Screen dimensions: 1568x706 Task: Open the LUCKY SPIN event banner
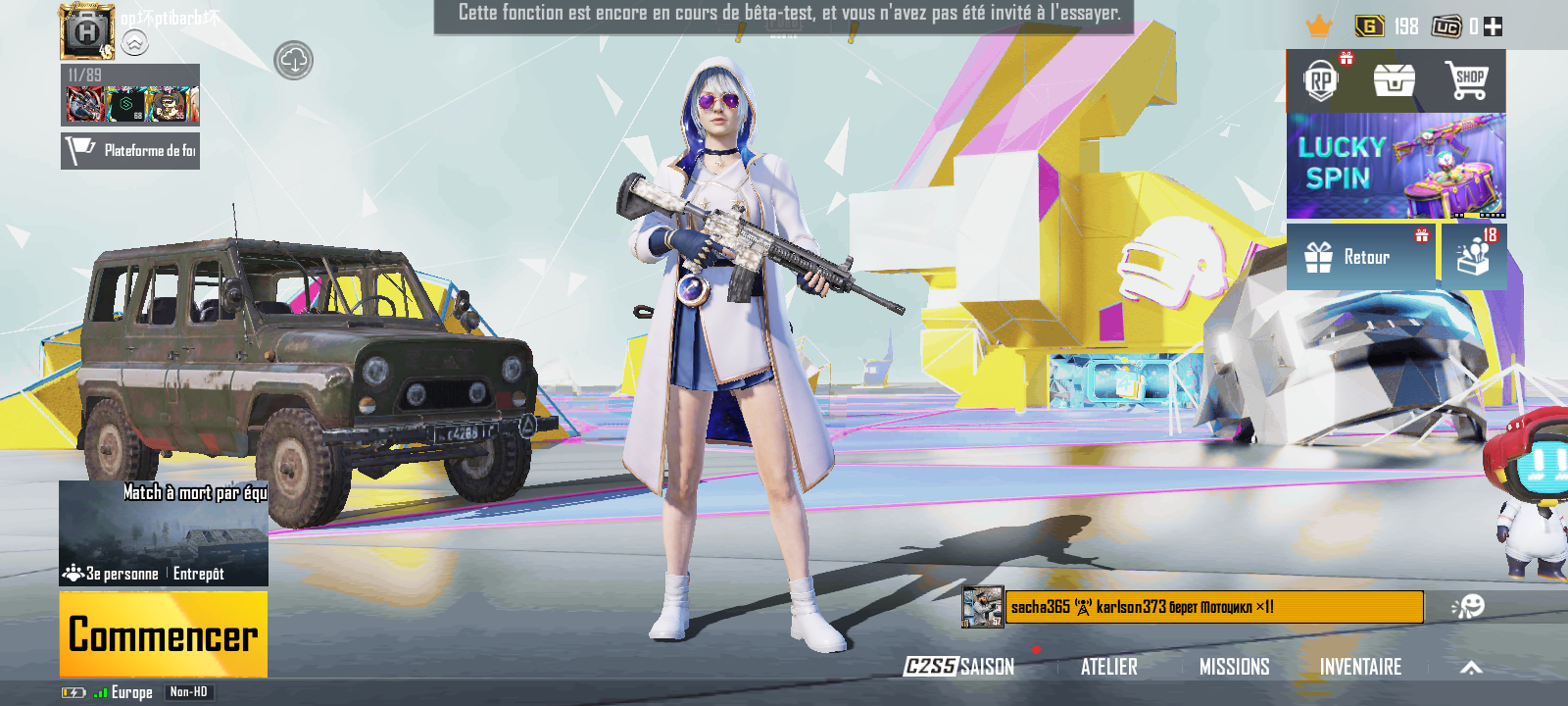(1396, 167)
